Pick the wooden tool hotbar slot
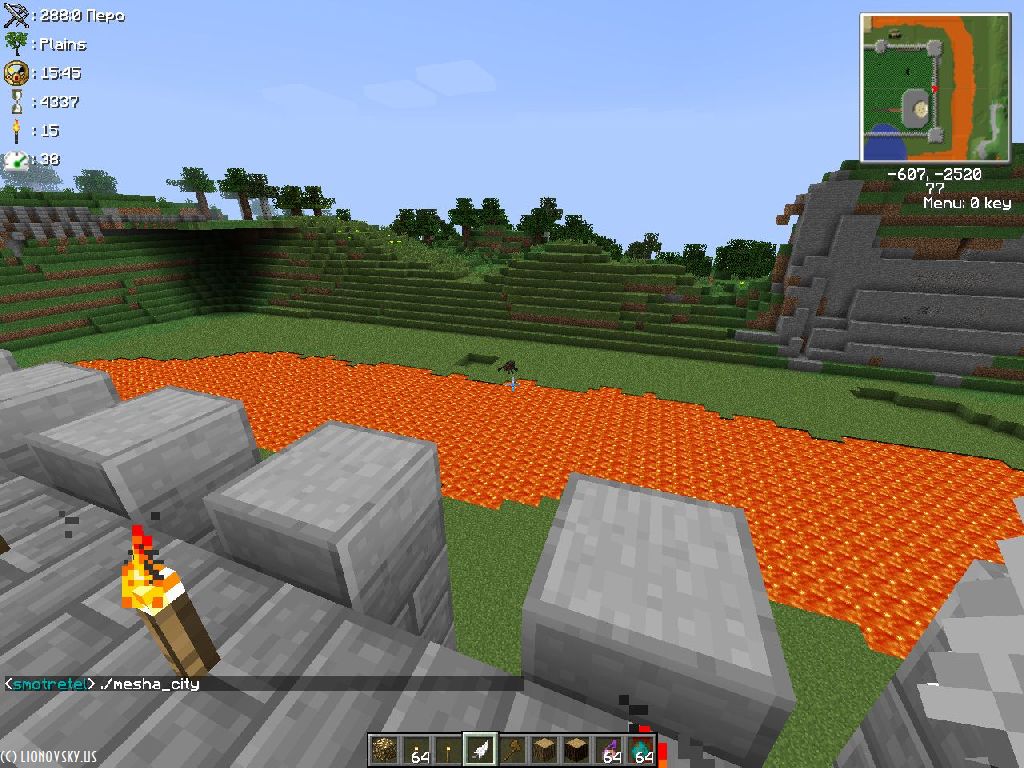Image resolution: width=1024 pixels, height=768 pixels. point(513,749)
